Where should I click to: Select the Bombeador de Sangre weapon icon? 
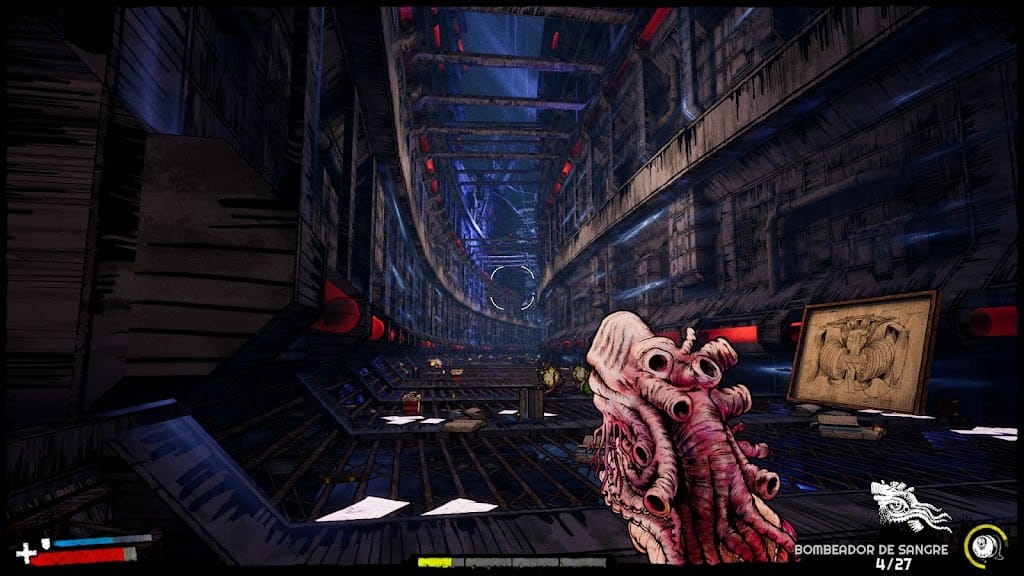[x=908, y=508]
